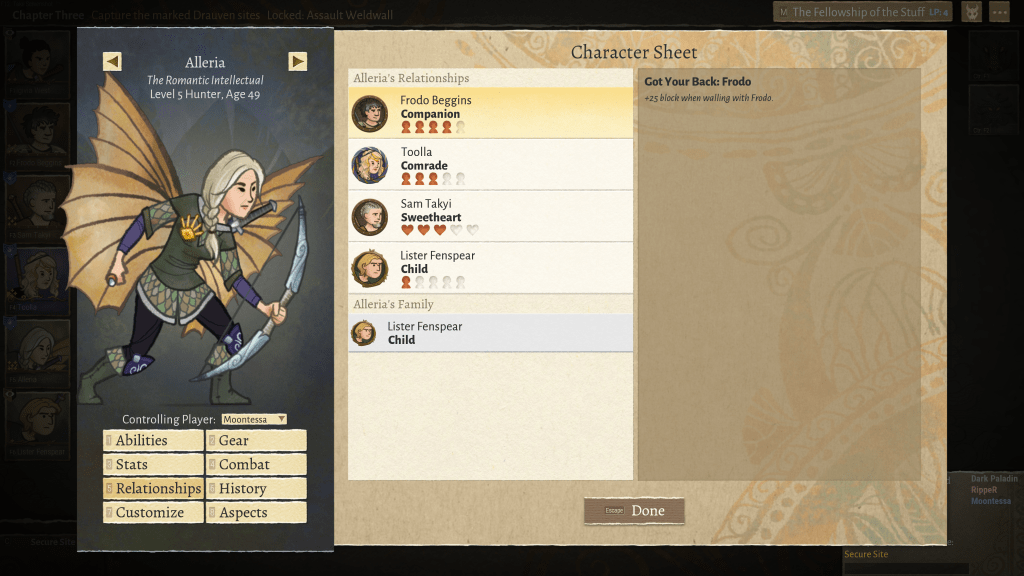Open the Controlling Player dropdown

pyautogui.click(x=254, y=419)
